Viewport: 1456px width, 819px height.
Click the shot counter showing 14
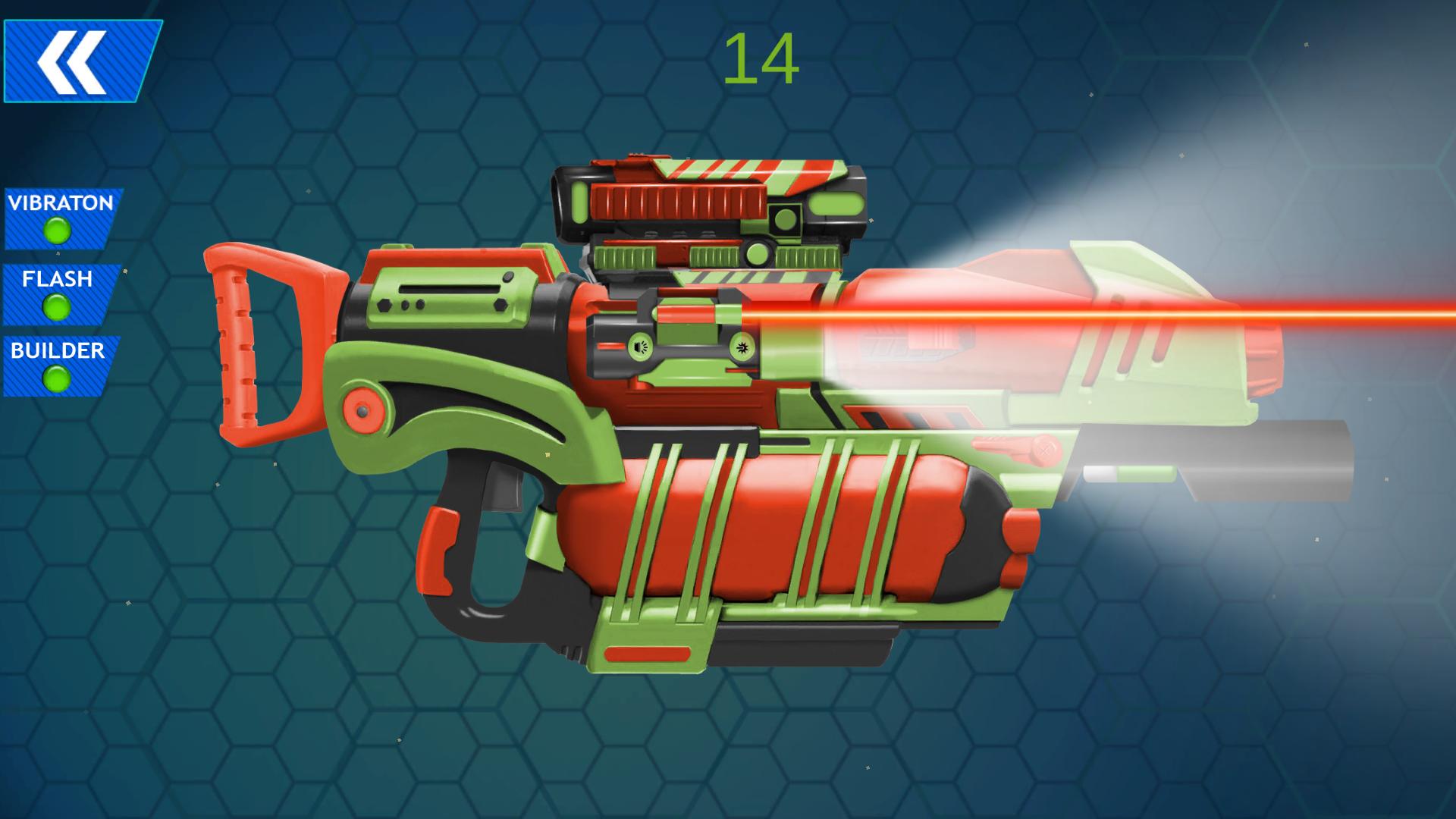point(761,61)
